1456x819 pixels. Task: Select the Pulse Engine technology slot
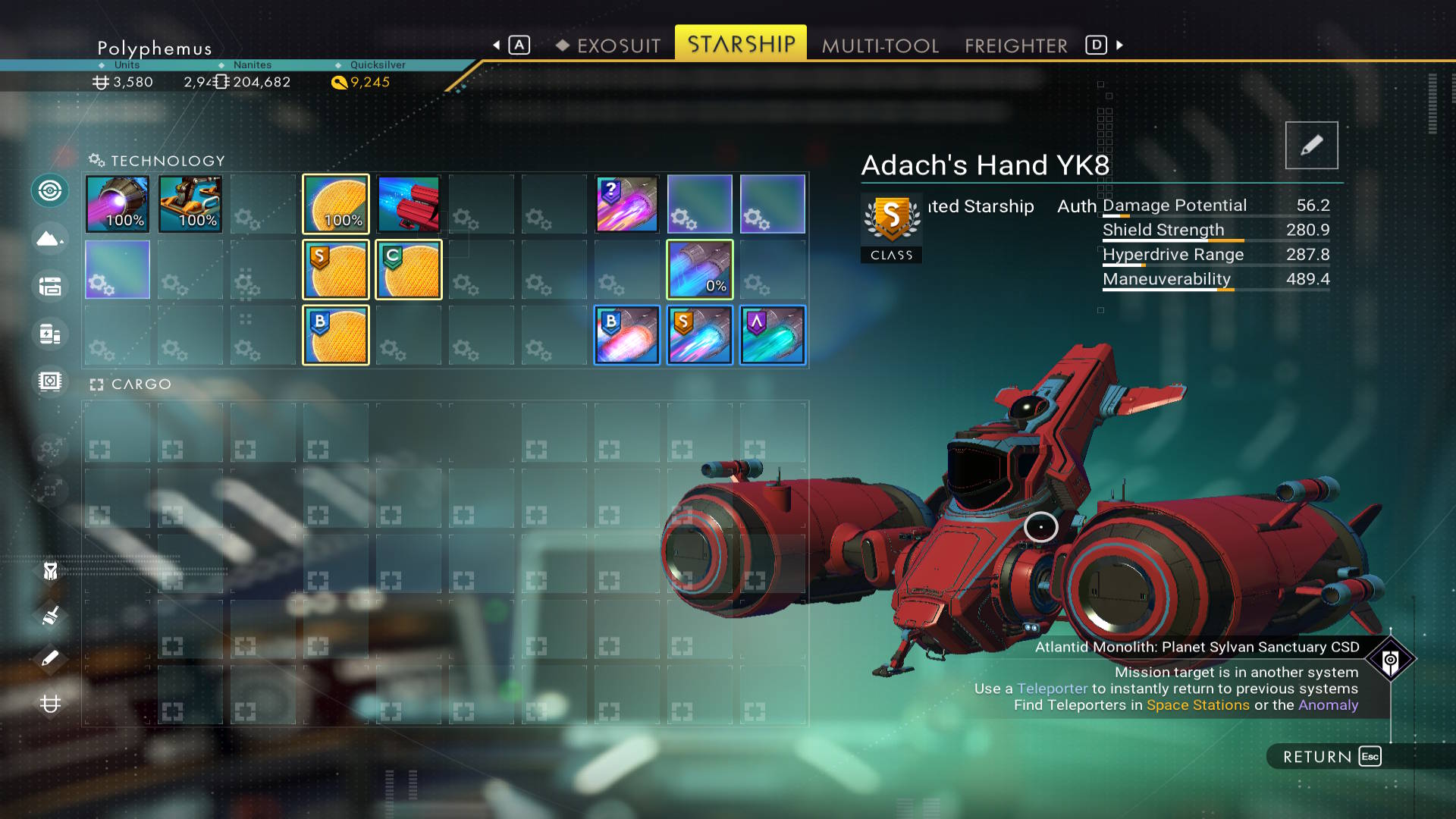118,204
